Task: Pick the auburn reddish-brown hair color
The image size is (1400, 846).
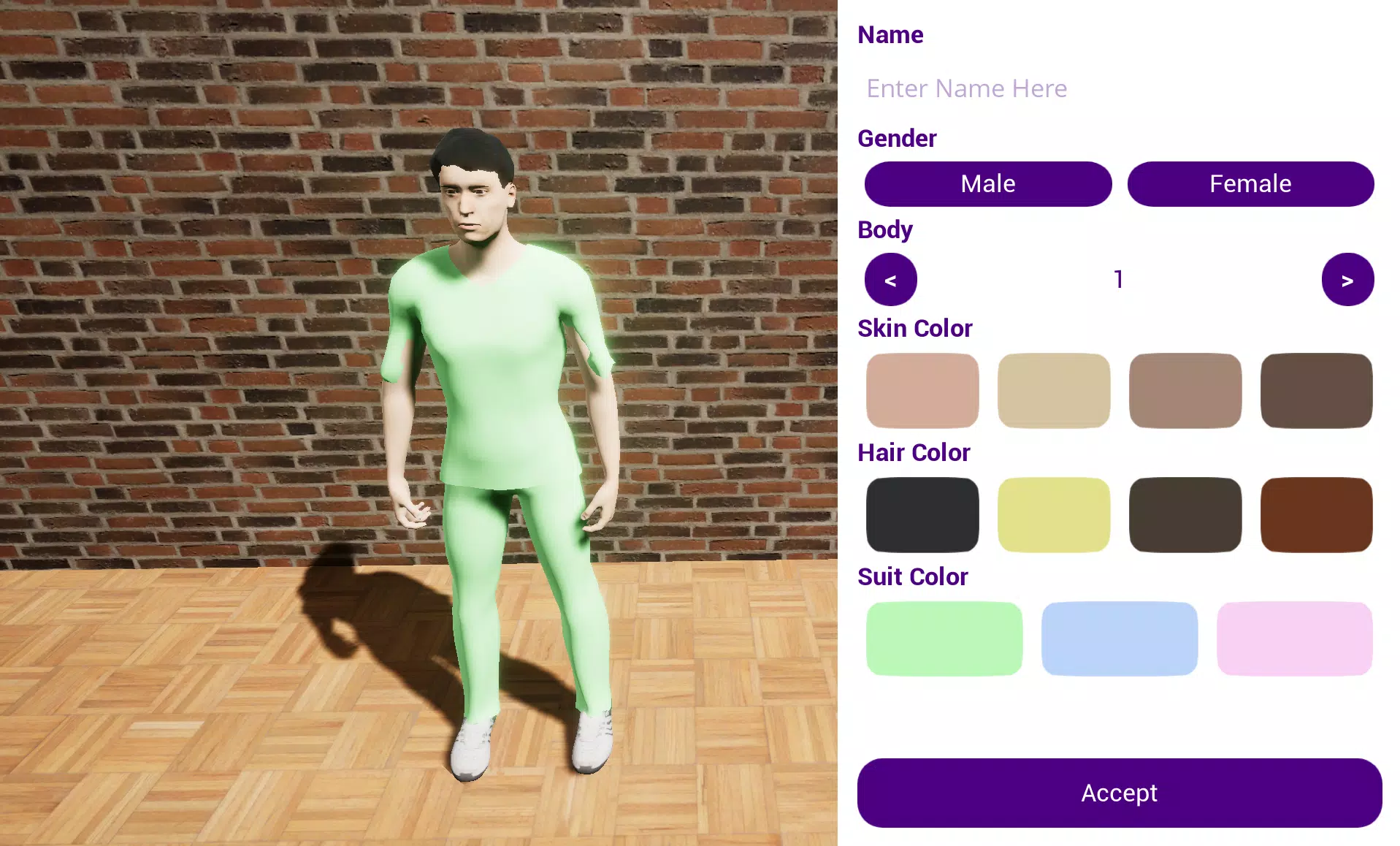Action: 1316,515
